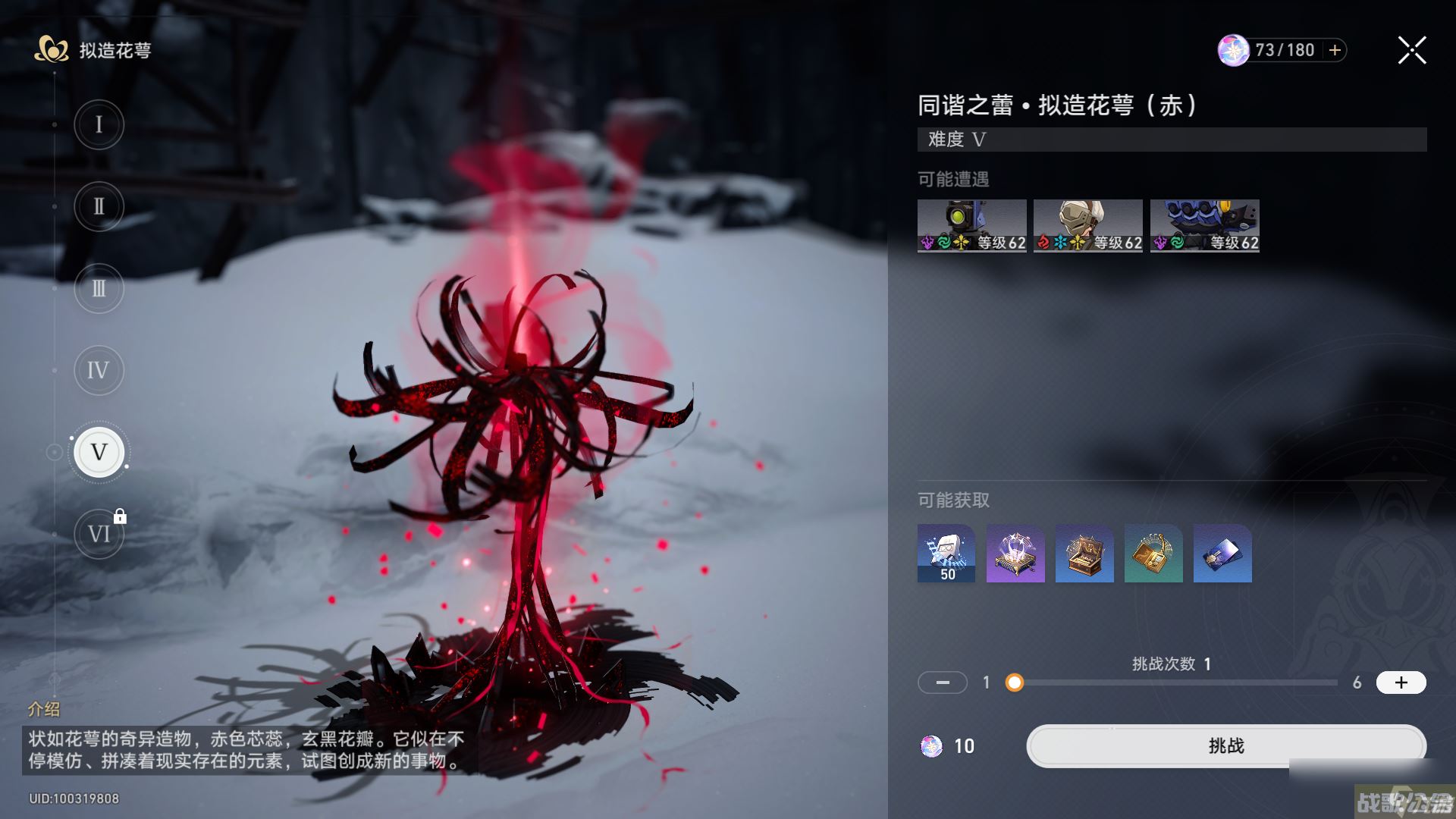
Task: Check the golden reward item icon
Action: (x=1153, y=554)
